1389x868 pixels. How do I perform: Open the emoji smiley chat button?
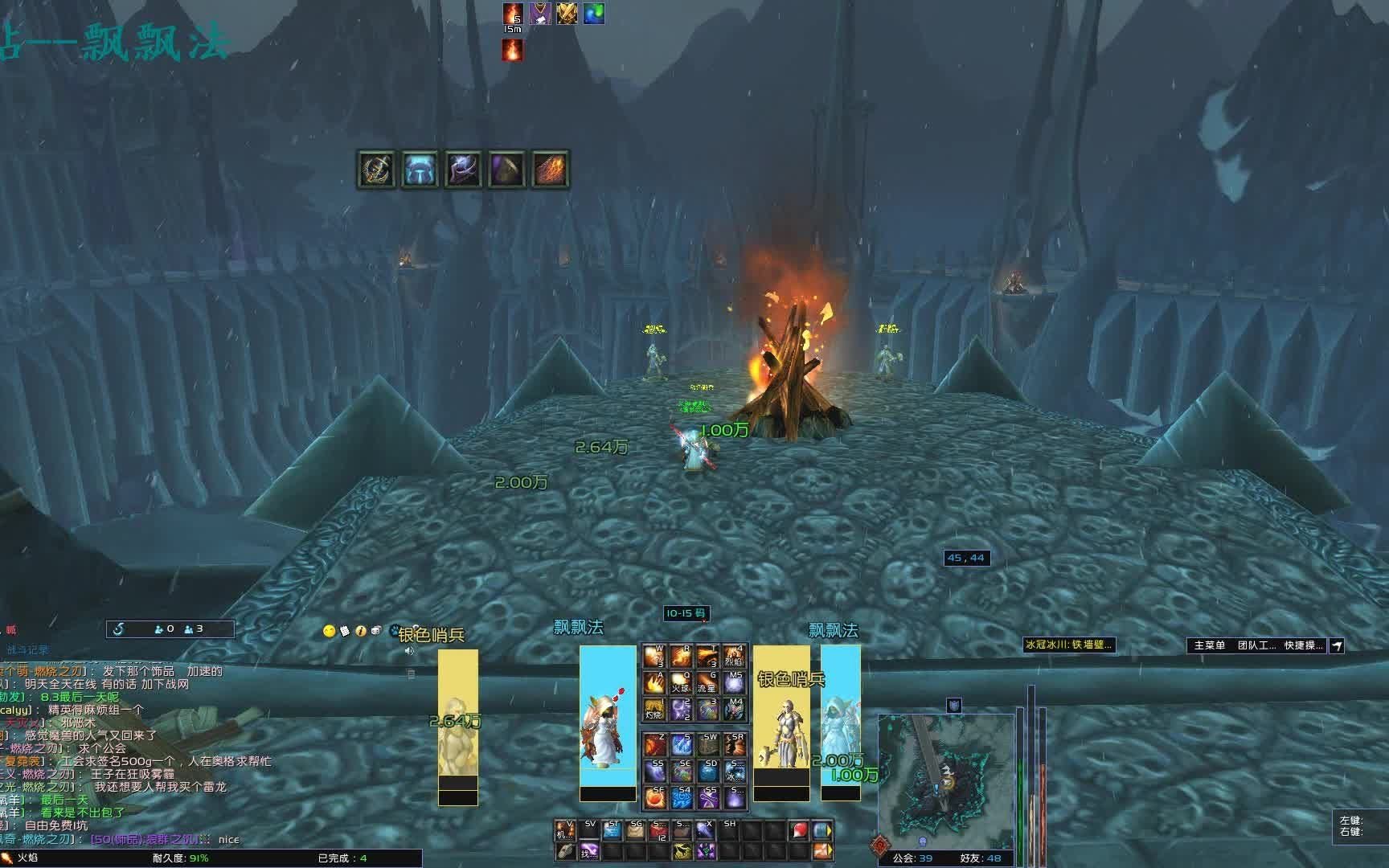click(x=329, y=632)
